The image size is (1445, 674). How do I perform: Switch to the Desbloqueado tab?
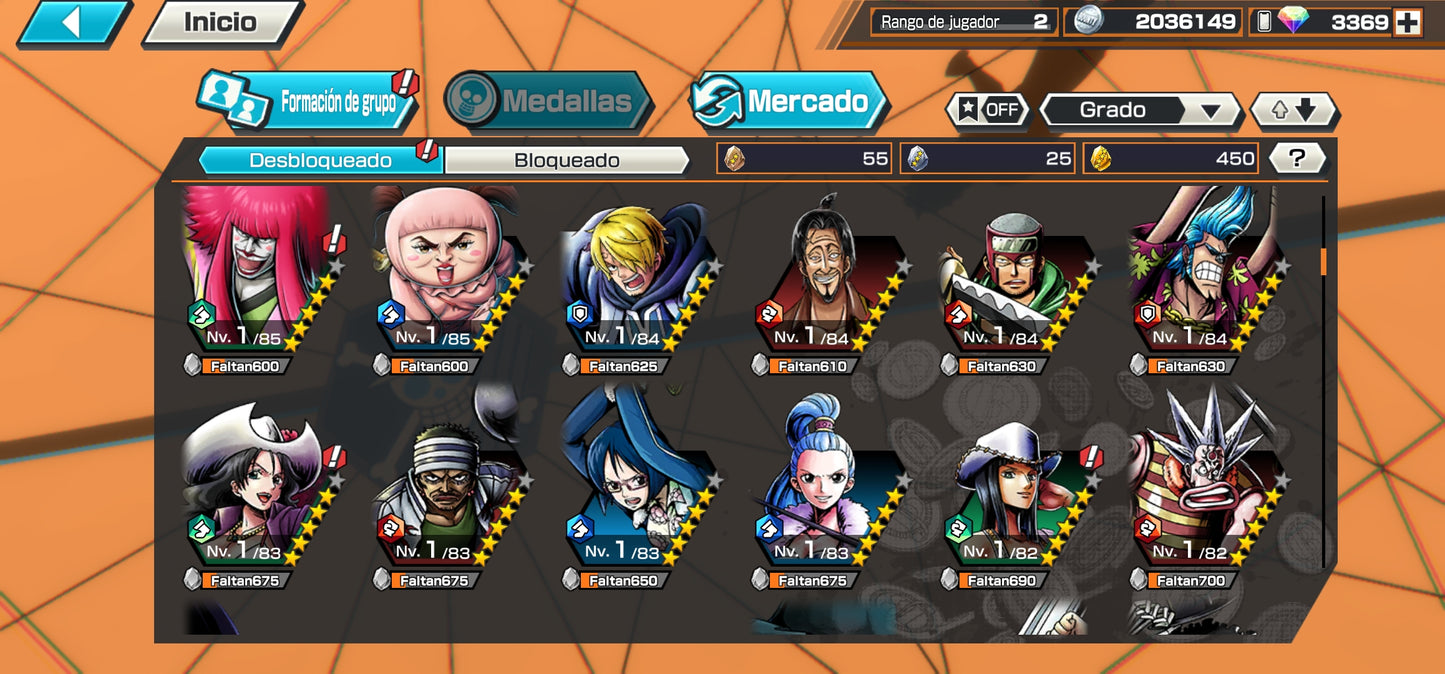click(320, 160)
